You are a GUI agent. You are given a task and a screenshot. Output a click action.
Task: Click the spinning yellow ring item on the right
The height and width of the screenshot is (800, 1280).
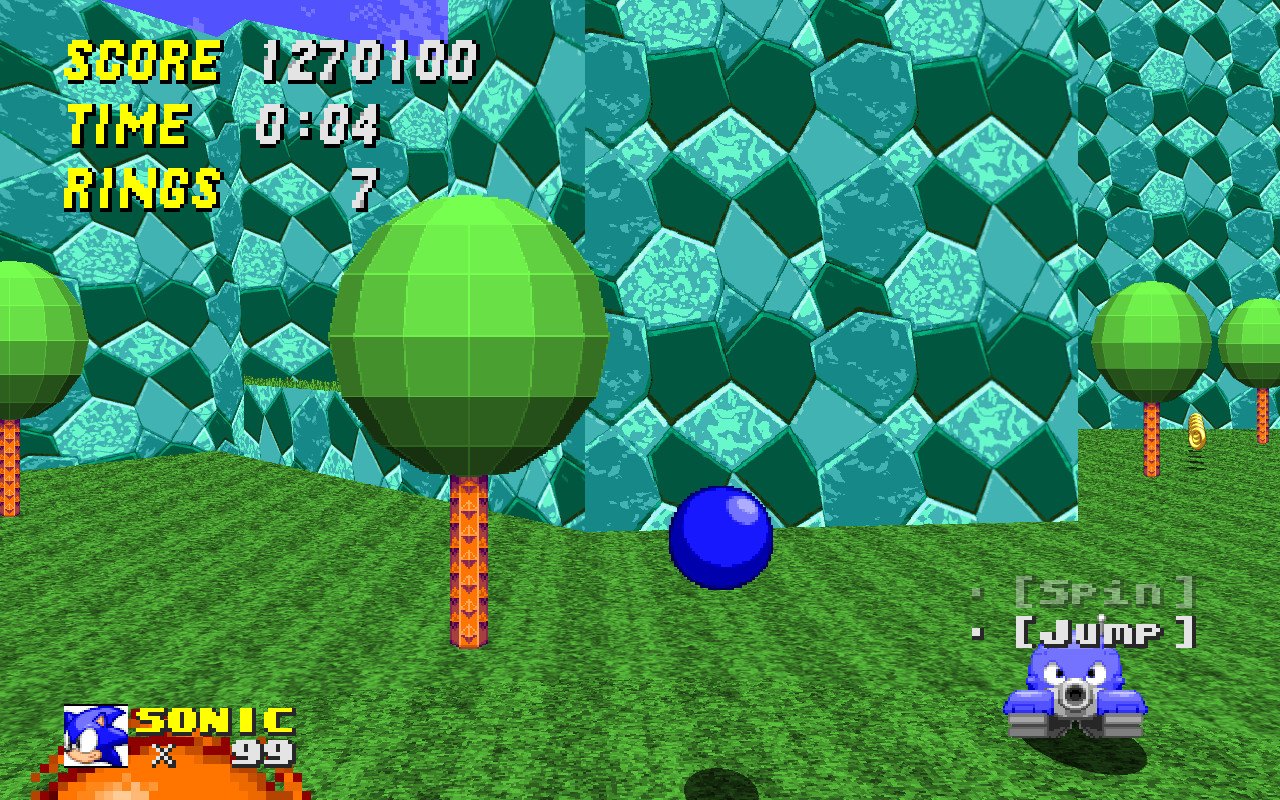tap(1196, 434)
